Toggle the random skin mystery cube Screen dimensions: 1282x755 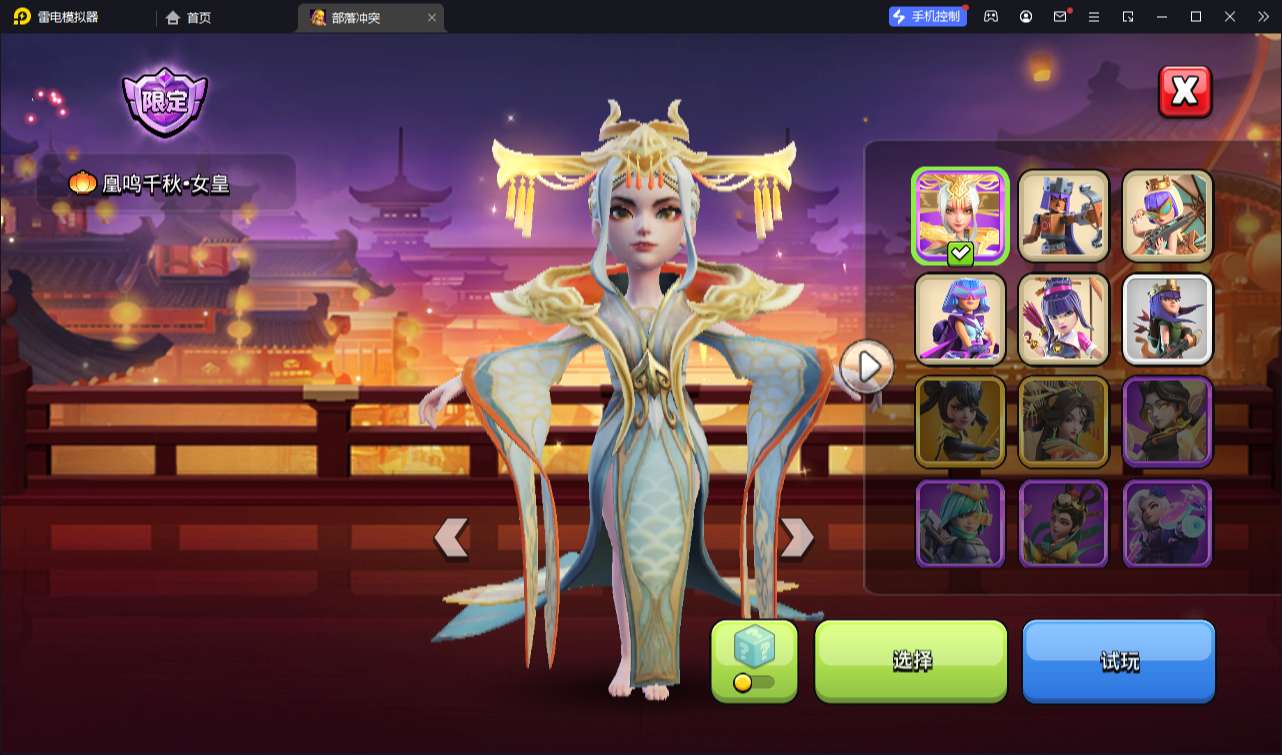tap(754, 660)
